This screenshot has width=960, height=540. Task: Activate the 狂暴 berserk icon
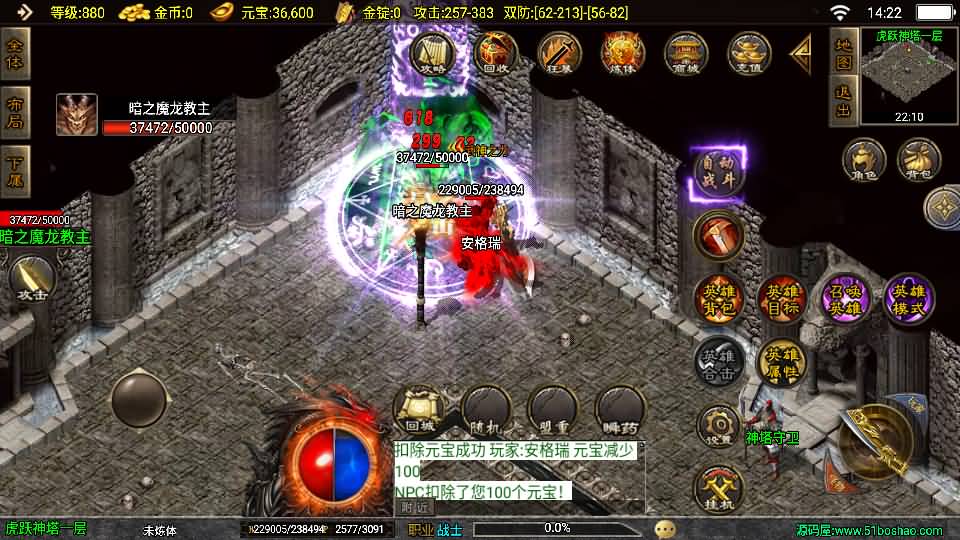click(x=559, y=52)
